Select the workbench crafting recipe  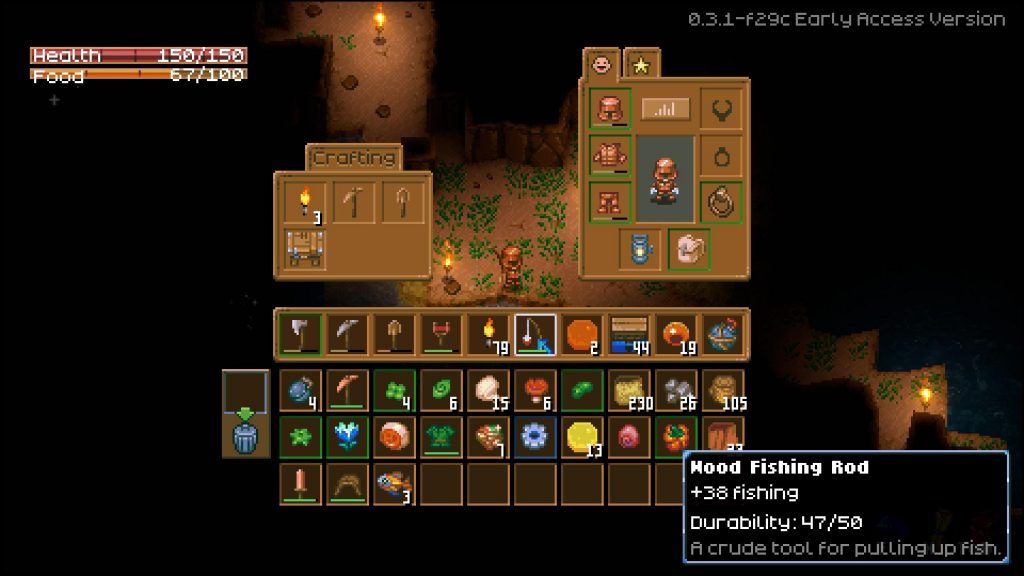pyautogui.click(x=304, y=249)
